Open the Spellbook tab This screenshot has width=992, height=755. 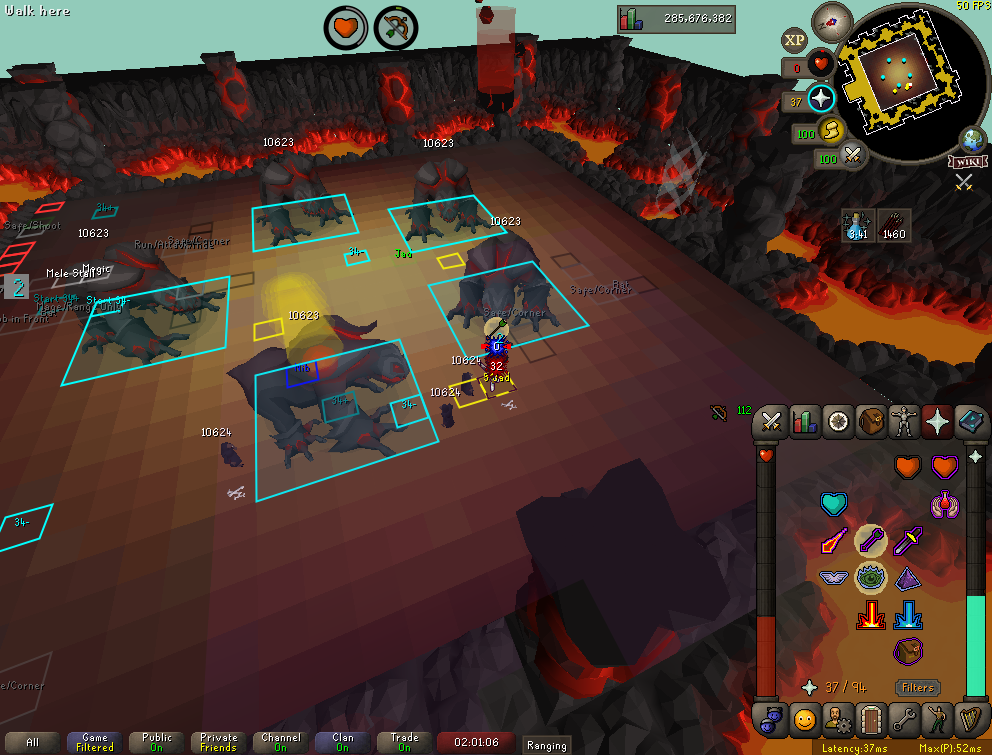point(971,422)
